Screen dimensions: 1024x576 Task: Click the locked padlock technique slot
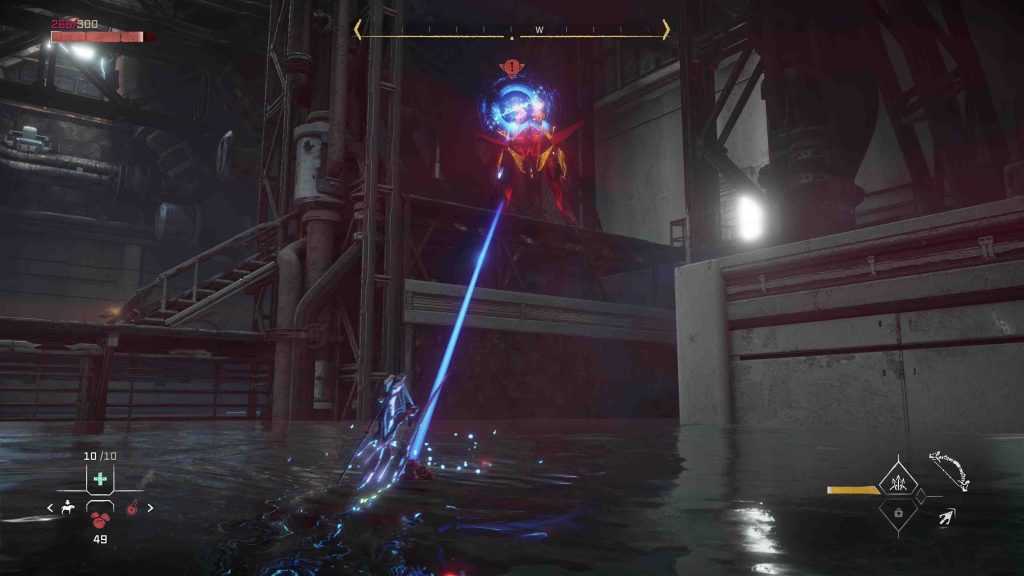click(897, 513)
